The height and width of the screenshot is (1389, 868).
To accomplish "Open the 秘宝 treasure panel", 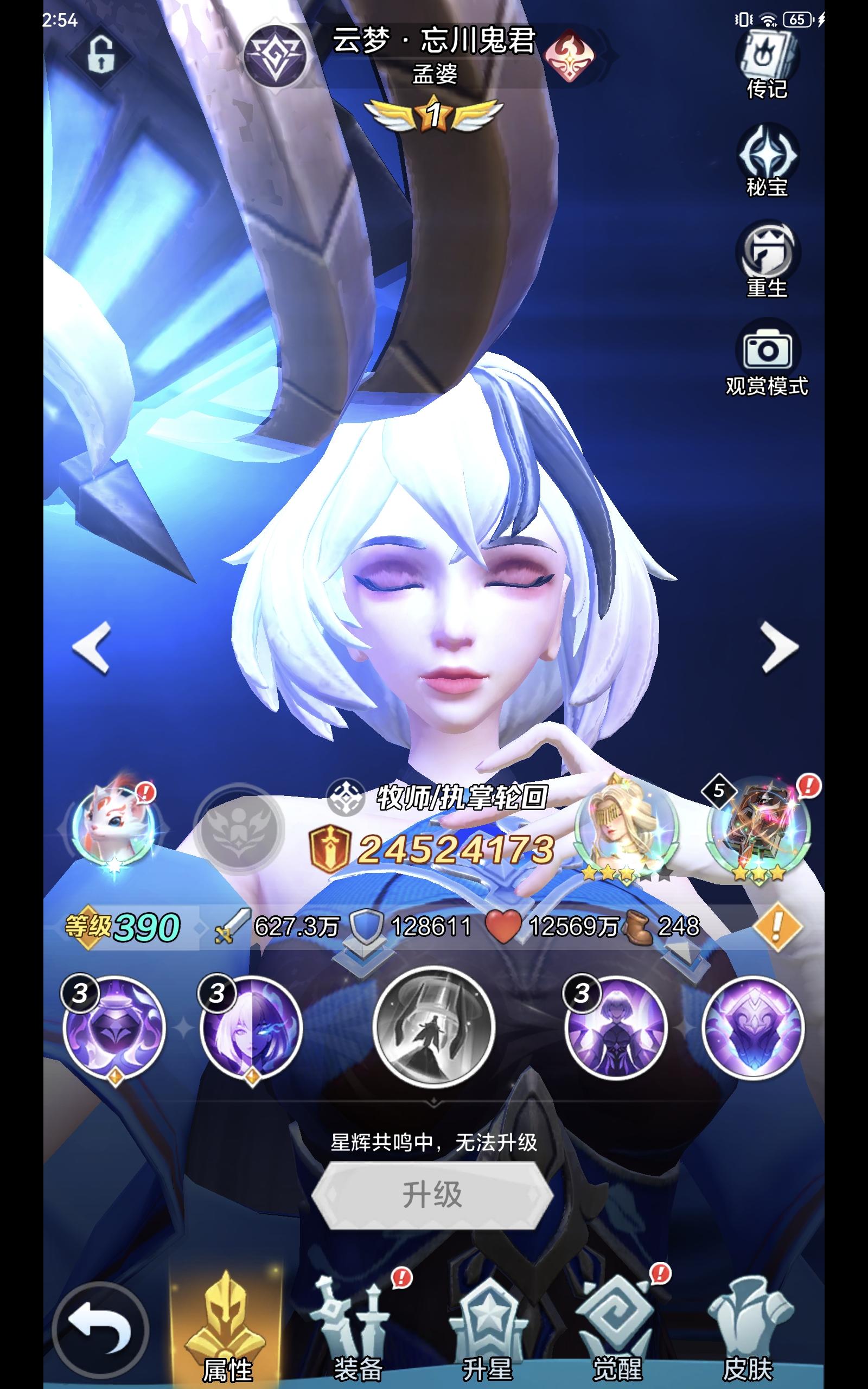I will tap(768, 154).
